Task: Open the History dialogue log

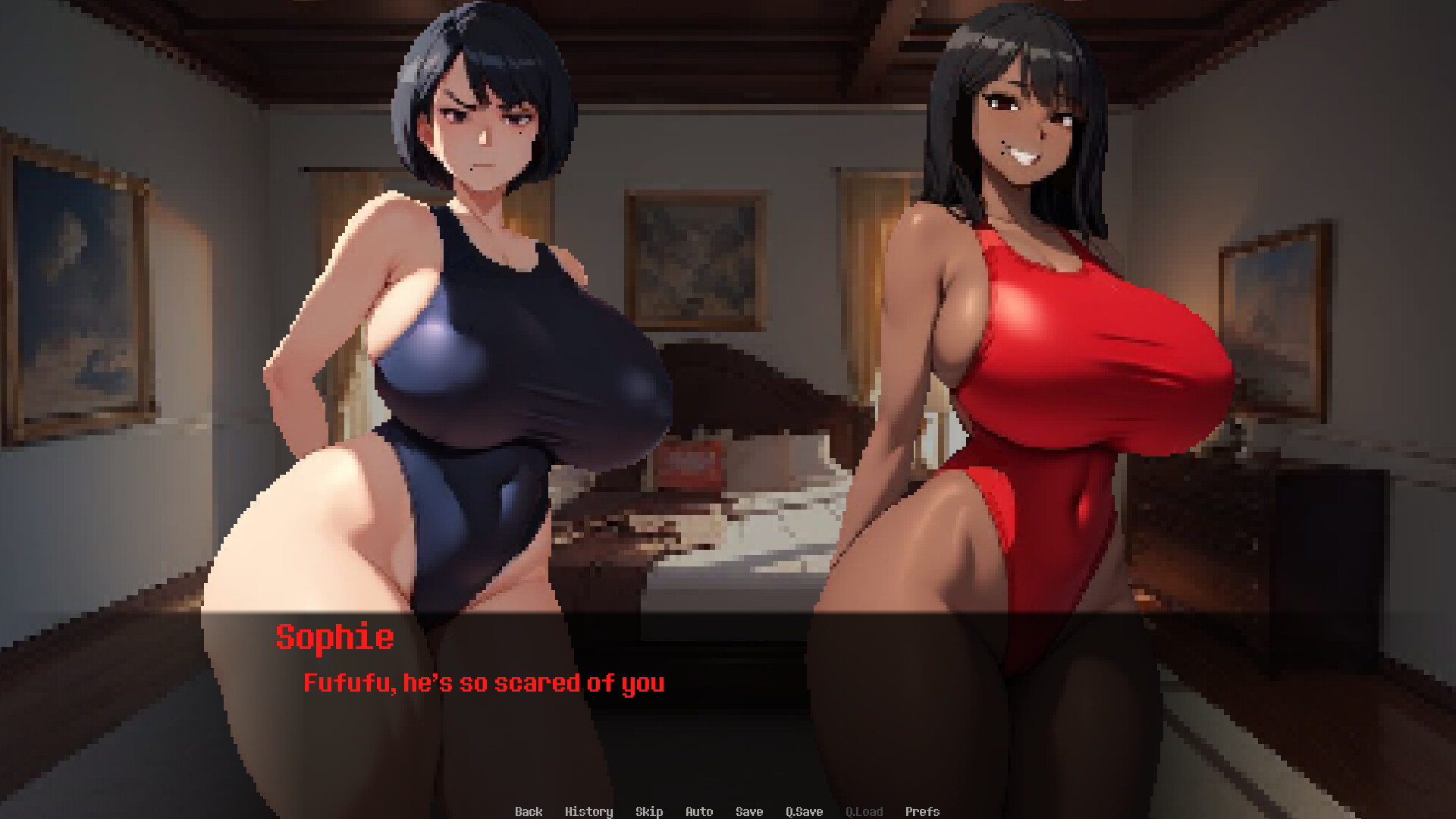Action: point(590,811)
